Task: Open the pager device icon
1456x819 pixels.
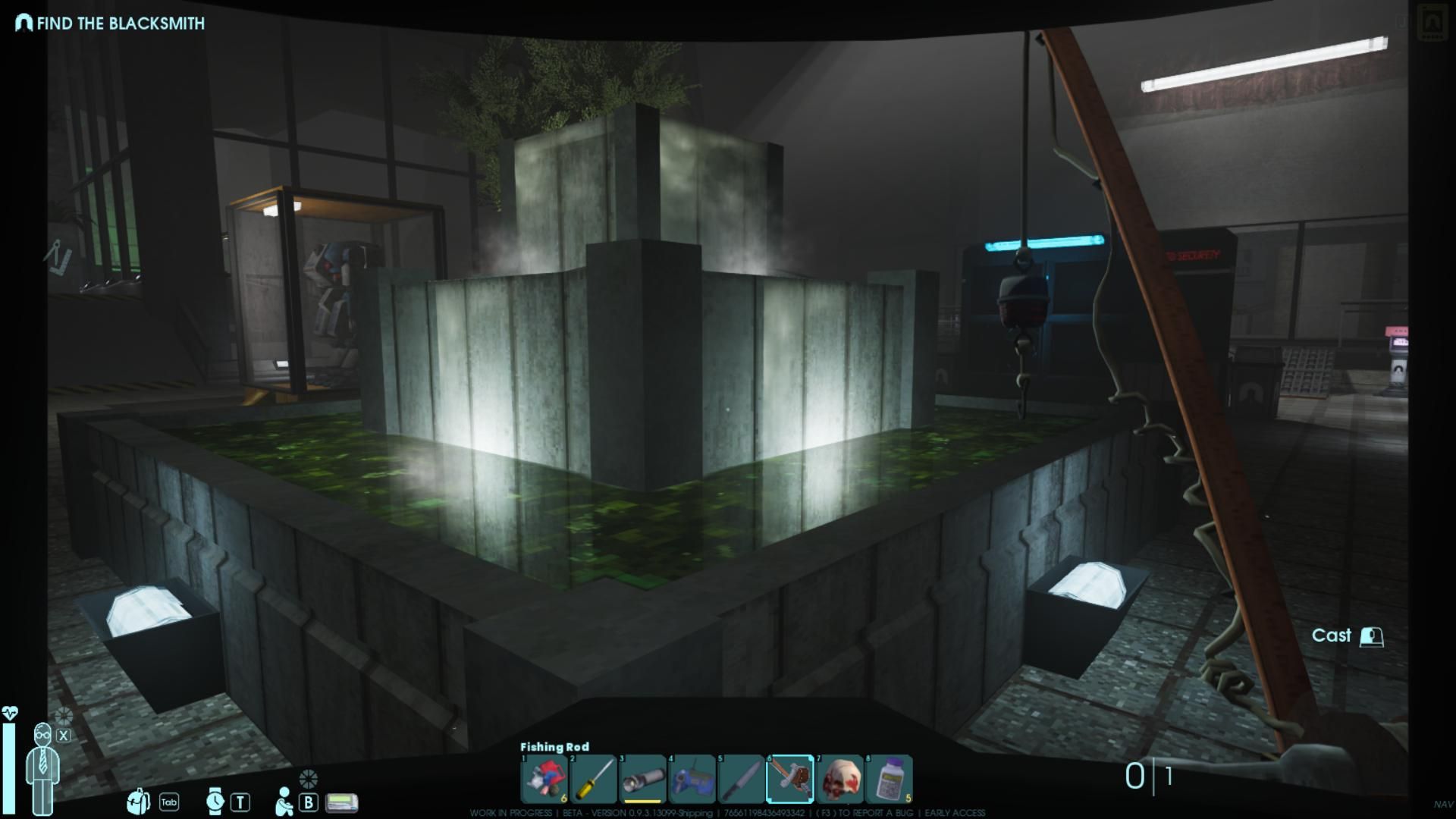Action: pos(341,802)
